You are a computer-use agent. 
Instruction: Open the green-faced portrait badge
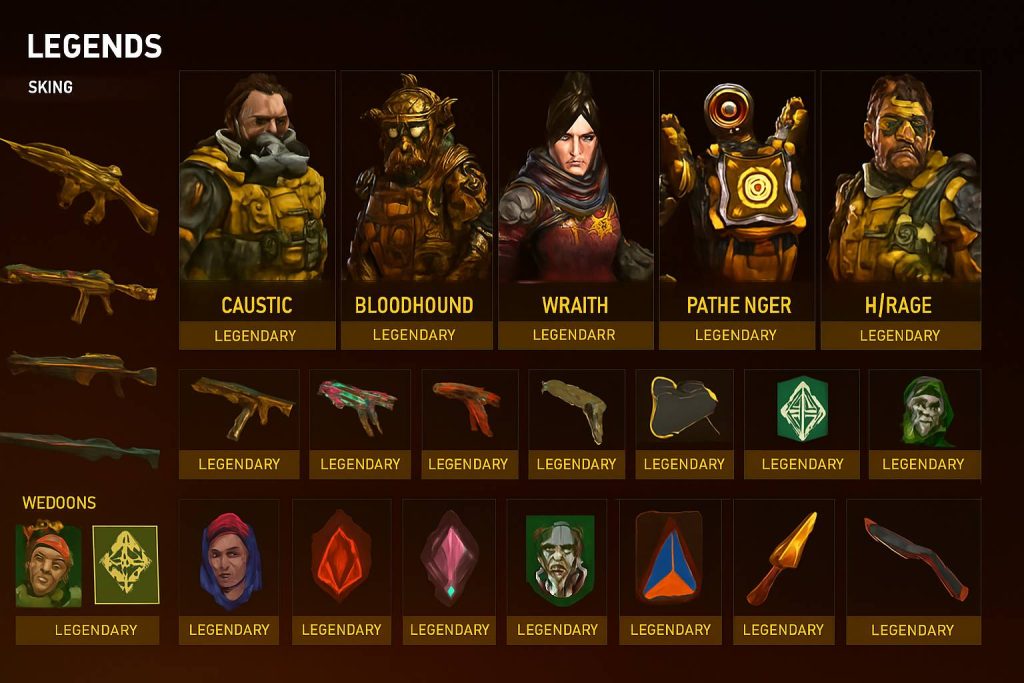pyautogui.click(x=559, y=560)
